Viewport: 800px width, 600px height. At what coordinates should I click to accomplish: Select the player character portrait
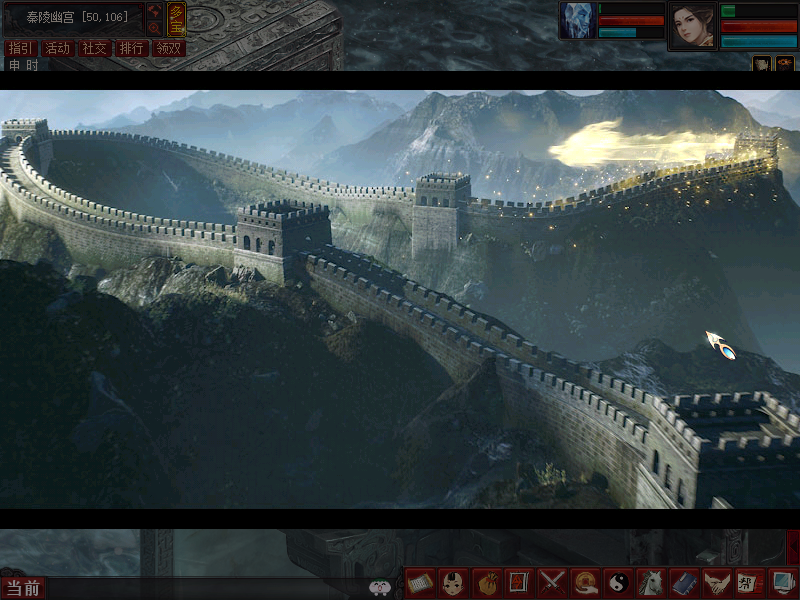point(692,24)
